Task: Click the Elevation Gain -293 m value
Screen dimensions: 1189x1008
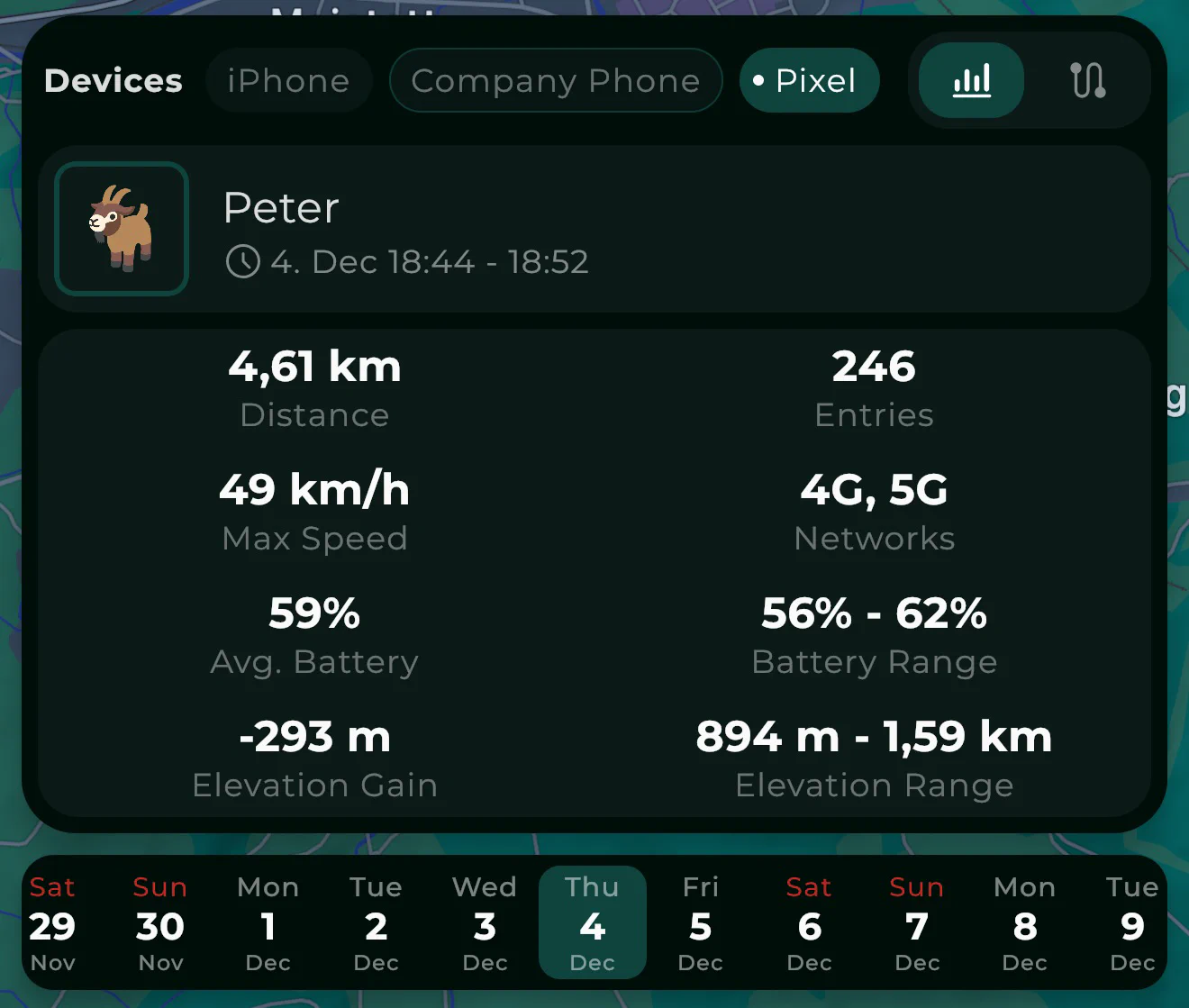Action: pos(314,757)
